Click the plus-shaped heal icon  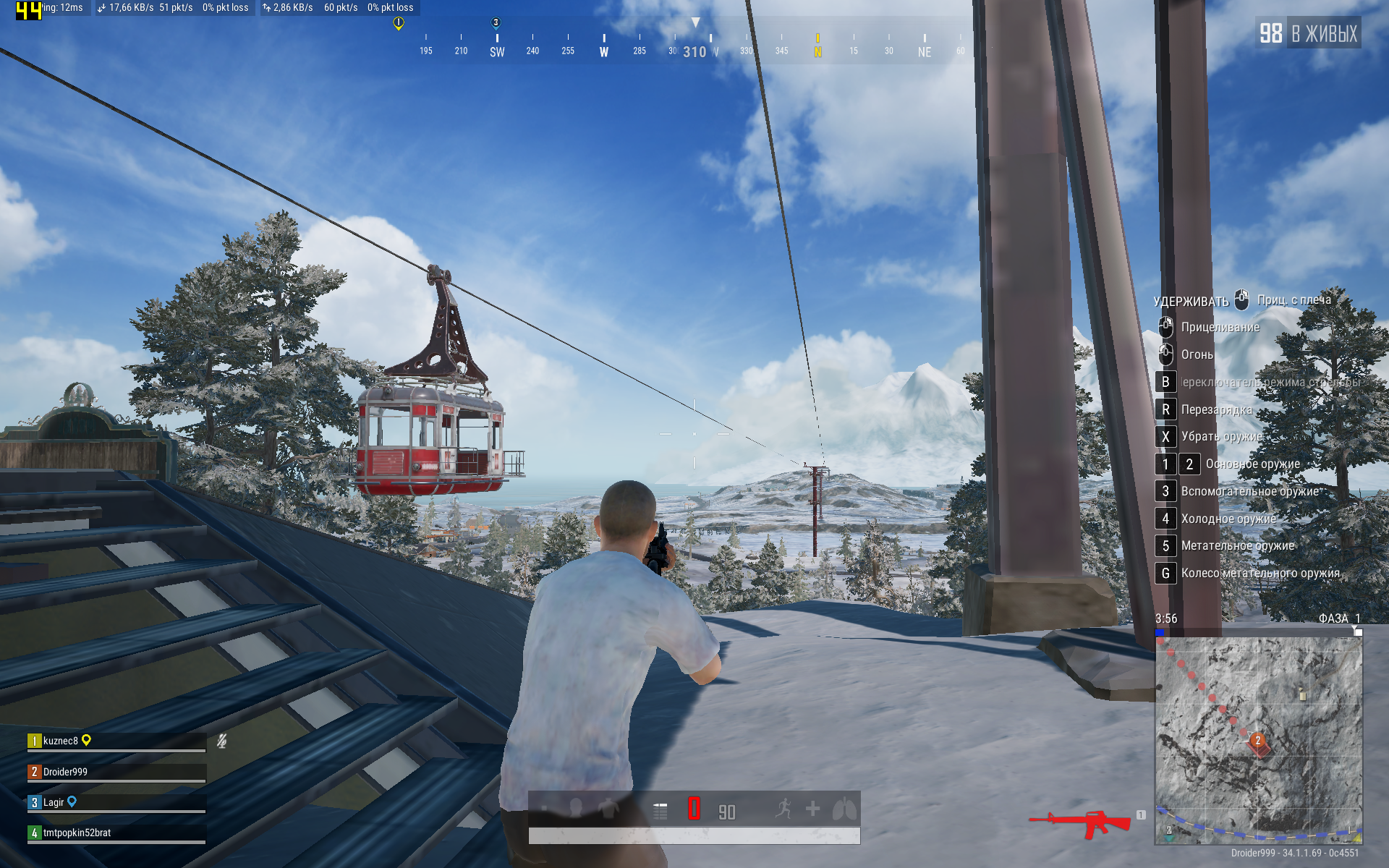pos(813,809)
